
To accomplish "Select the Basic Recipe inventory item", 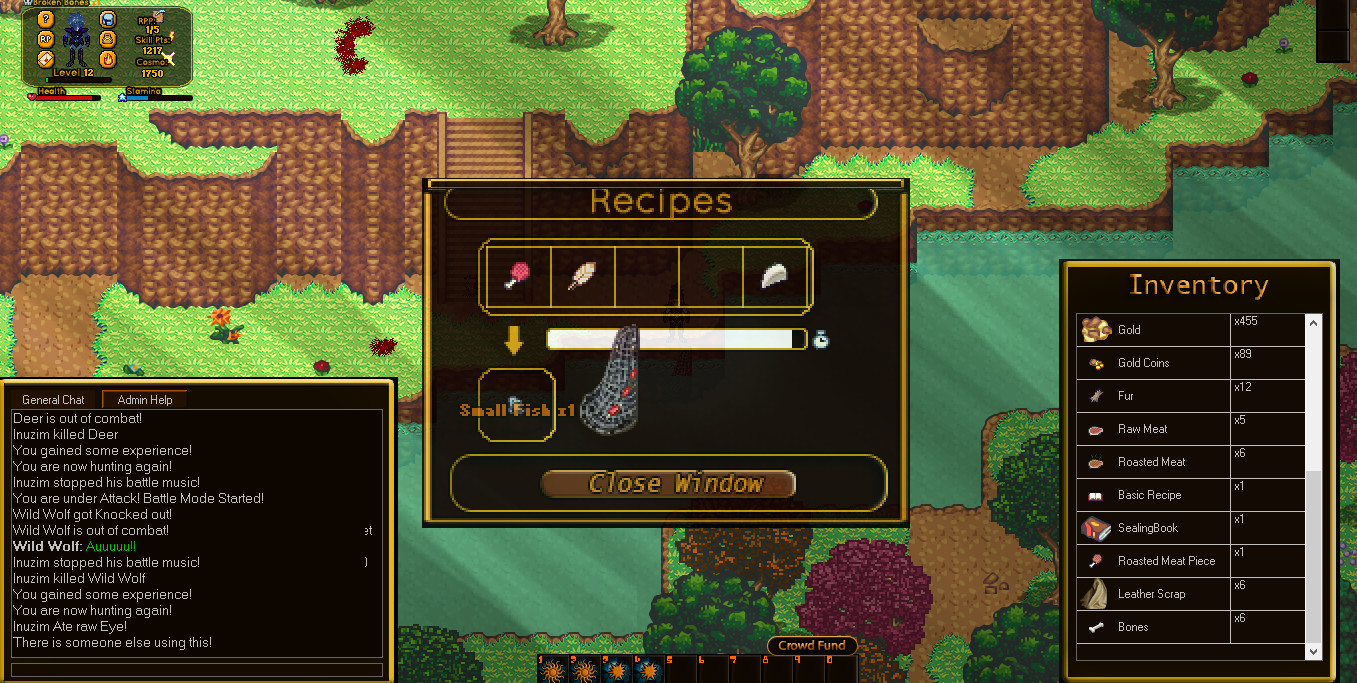I will pos(1149,495).
